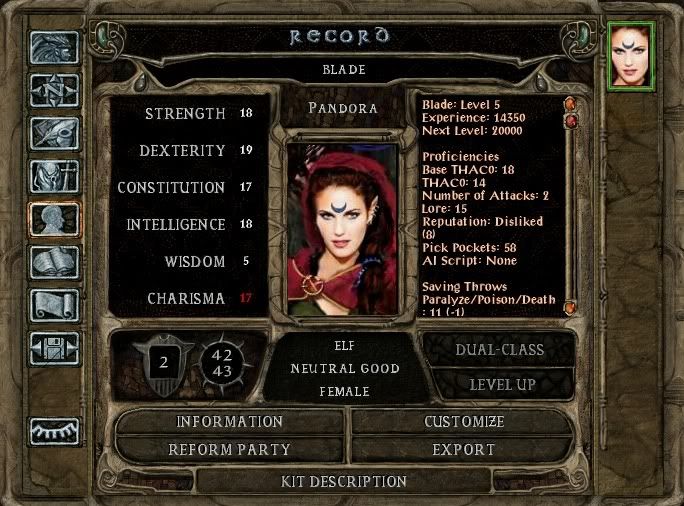Open the inventory armor icon

point(54,177)
